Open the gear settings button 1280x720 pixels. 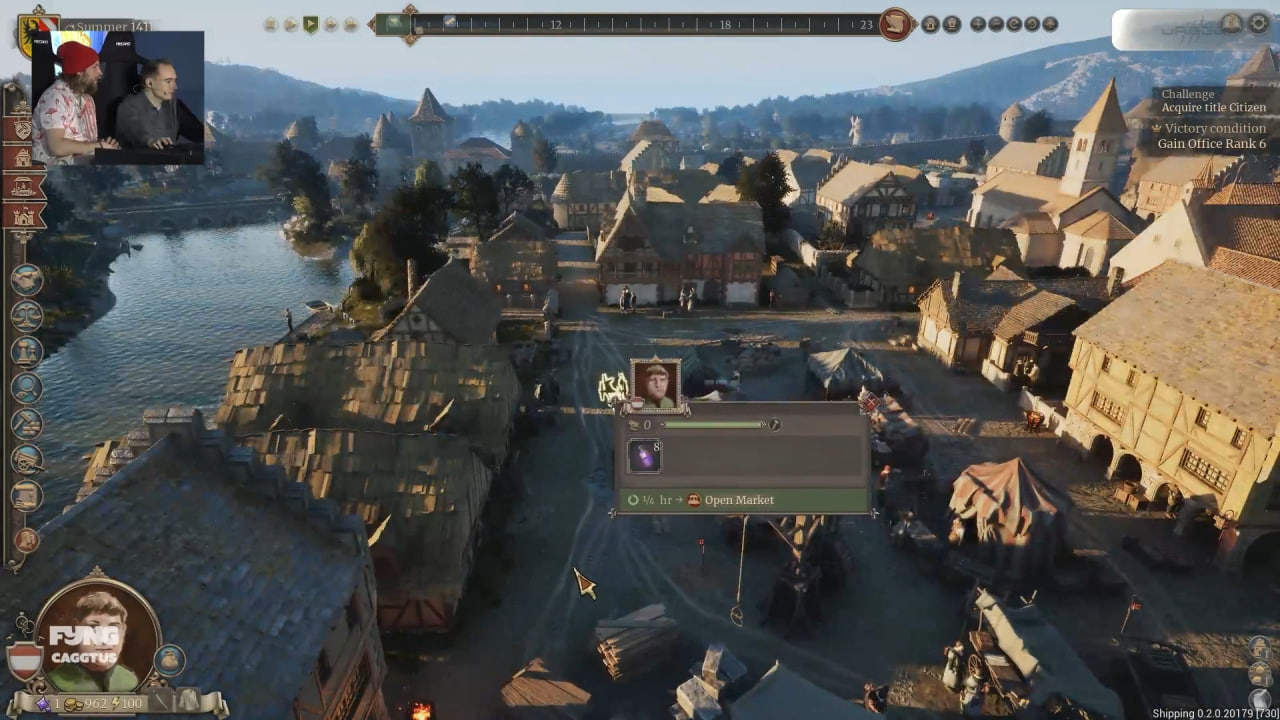pyautogui.click(x=1258, y=24)
